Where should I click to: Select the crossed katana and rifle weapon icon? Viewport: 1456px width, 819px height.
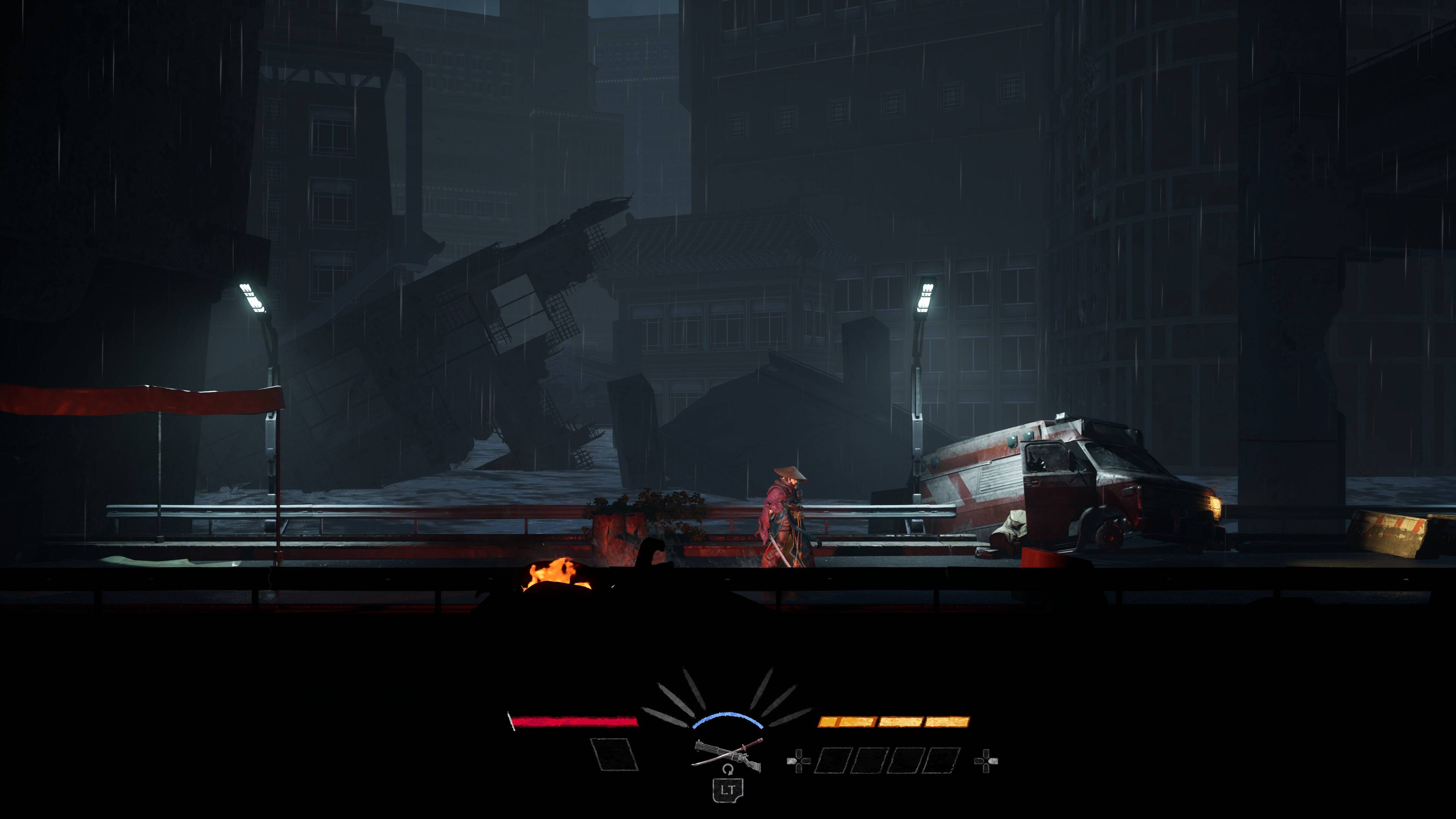(x=728, y=754)
